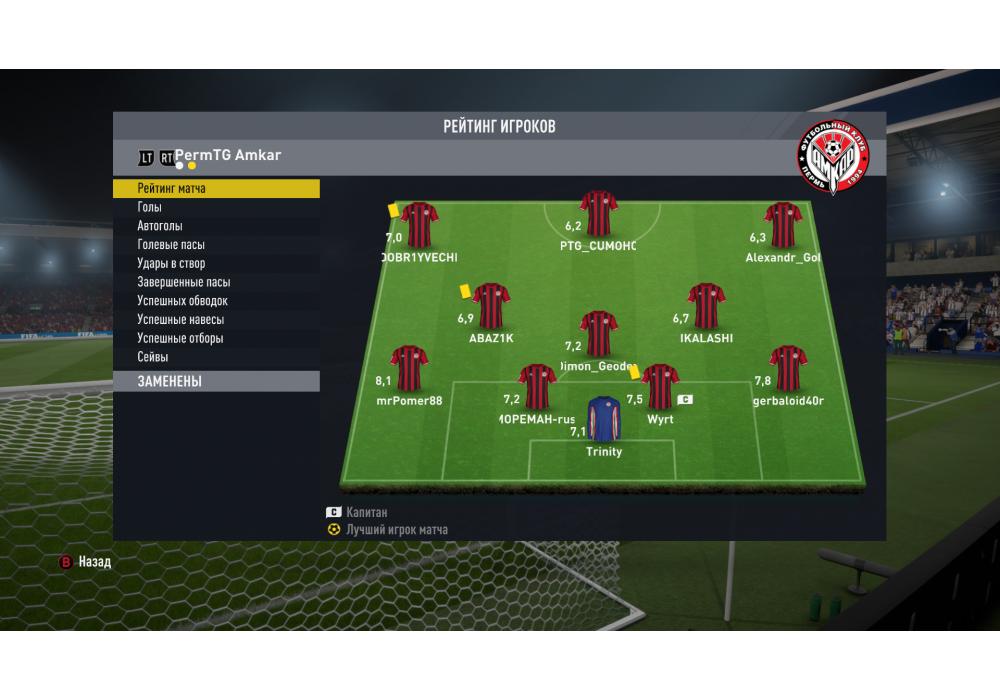Select player gerbaloid40r's shirt

click(x=789, y=369)
